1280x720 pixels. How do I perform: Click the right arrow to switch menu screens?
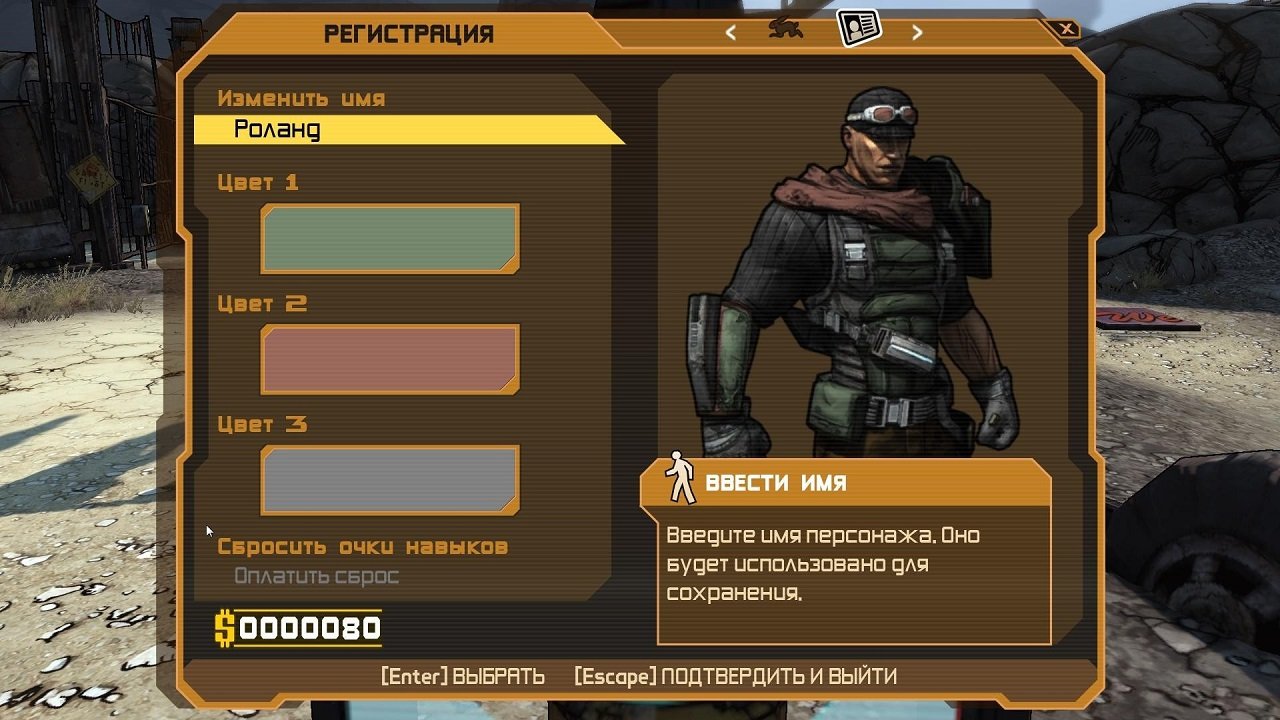tap(916, 30)
